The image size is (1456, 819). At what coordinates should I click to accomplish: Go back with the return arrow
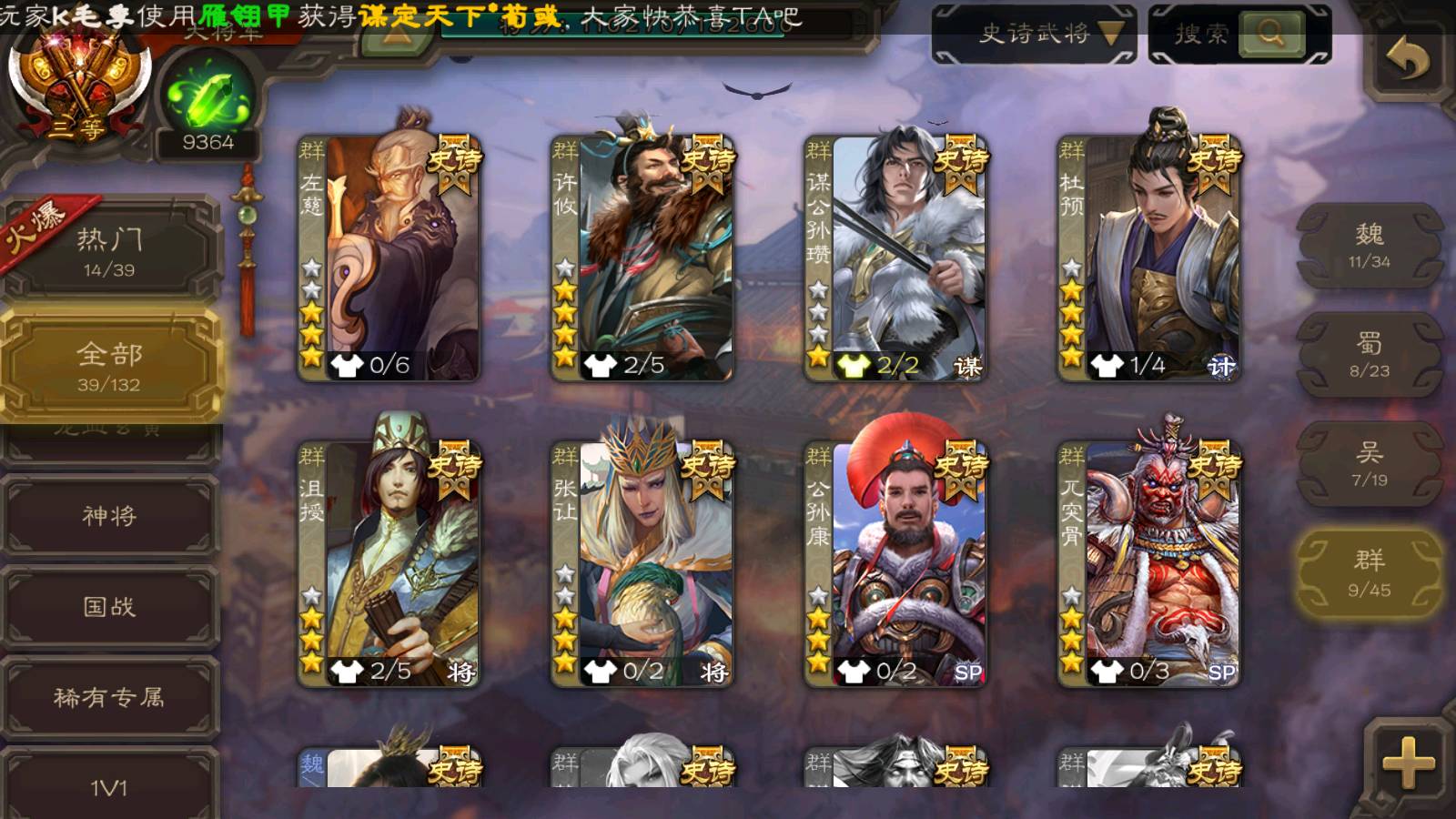pyautogui.click(x=1407, y=60)
